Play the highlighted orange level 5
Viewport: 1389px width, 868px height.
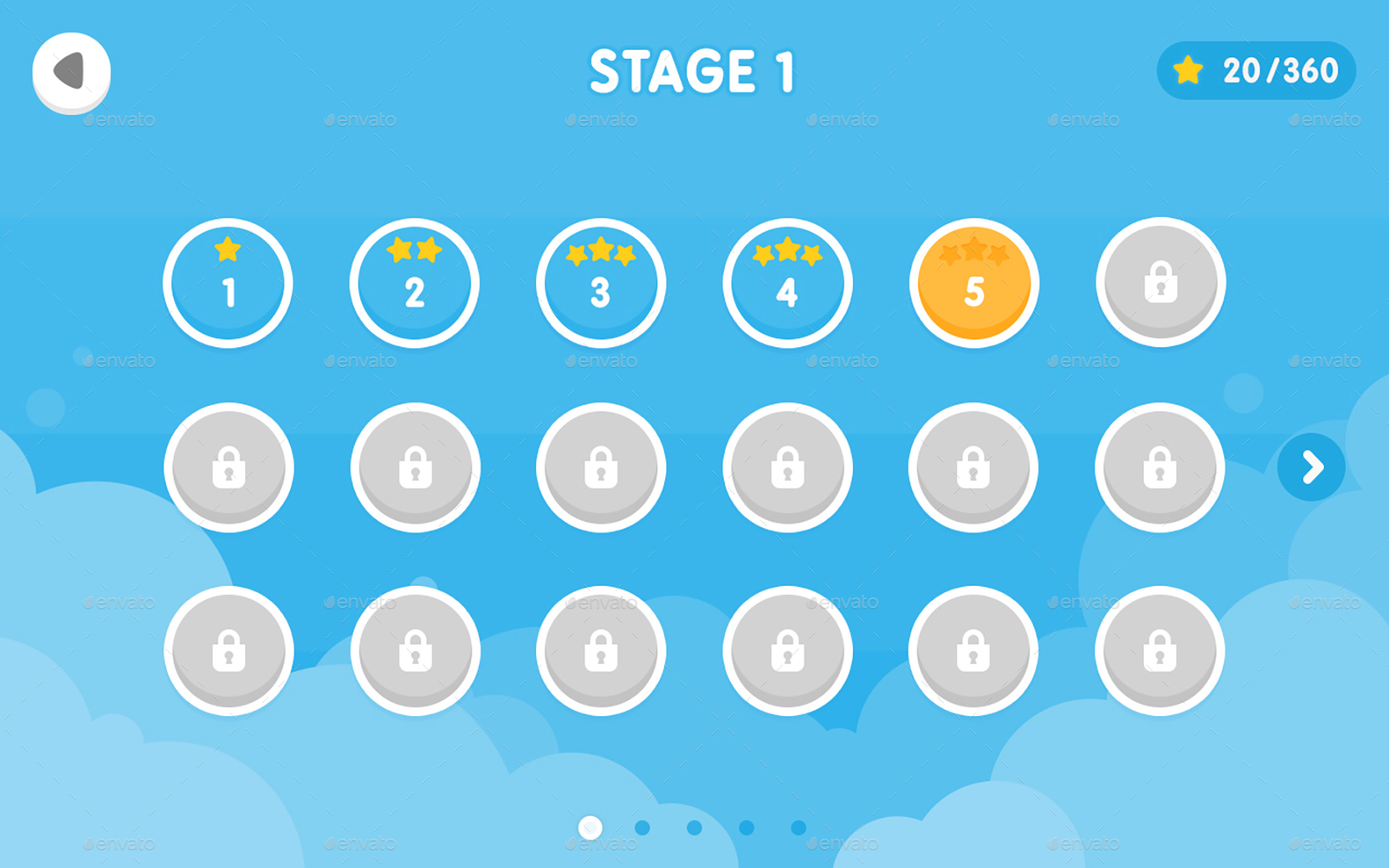pos(973,284)
